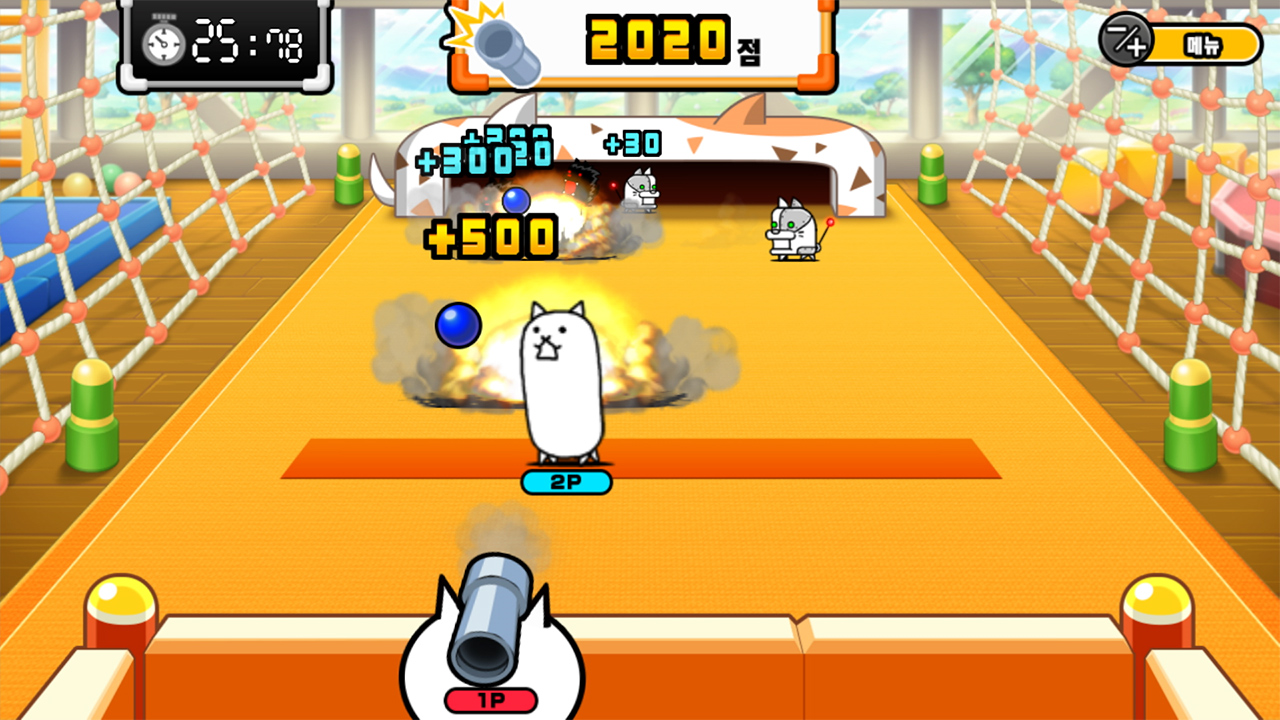Viewport: 1280px width, 720px height.
Task: Click the blue ball beside the white cat
Action: (457, 325)
